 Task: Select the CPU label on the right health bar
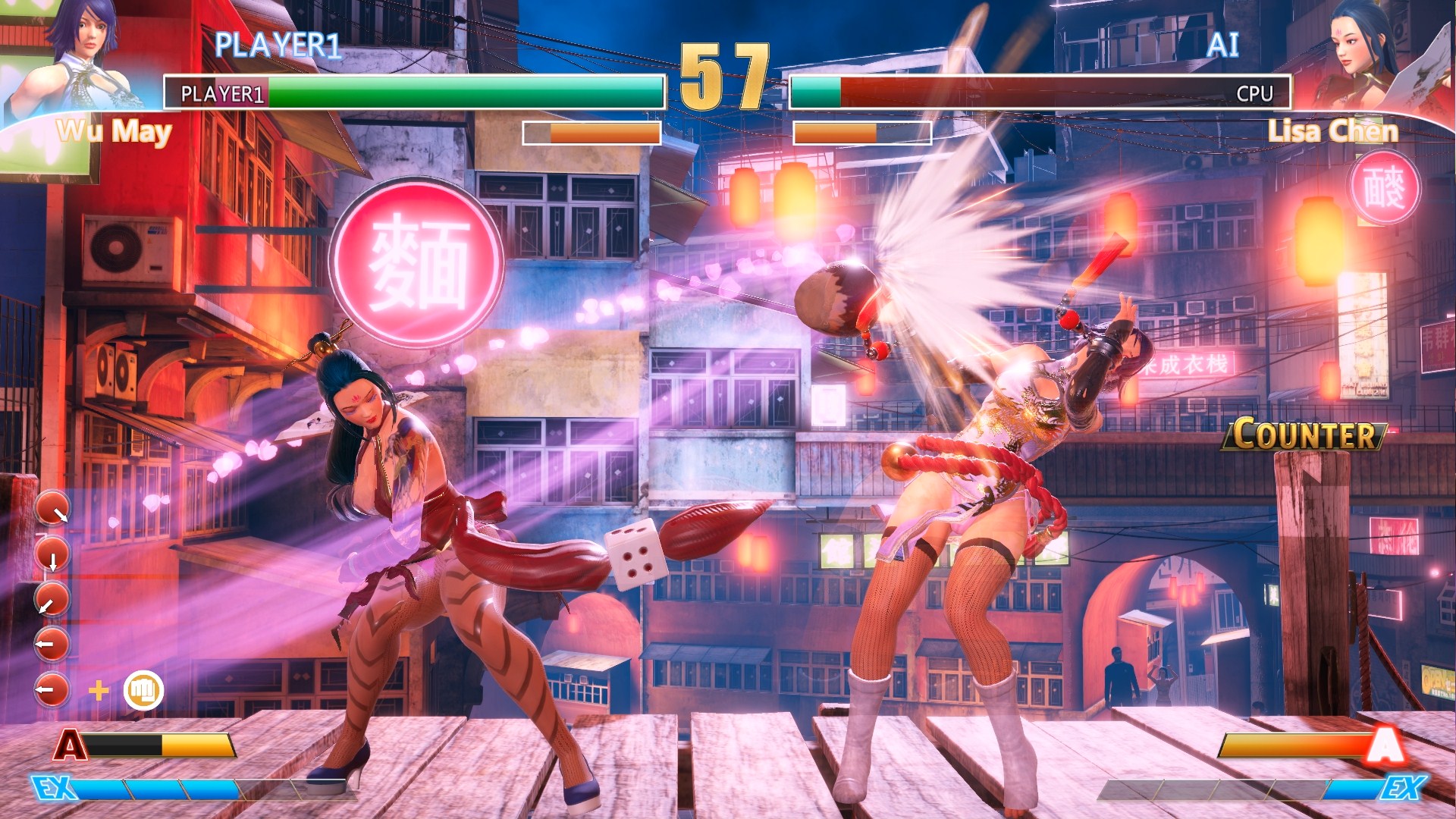pos(1255,94)
